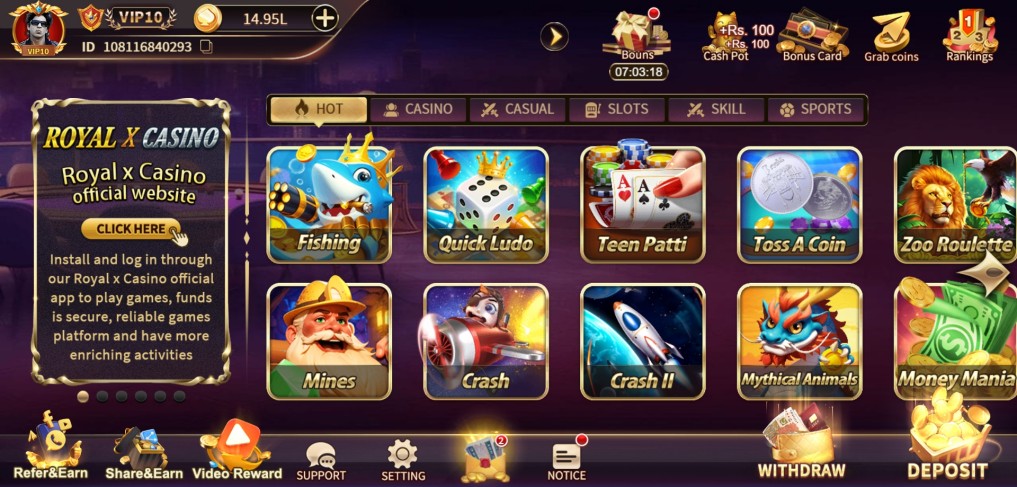Show the SPORTS games tab
The height and width of the screenshot is (487, 1017).
[816, 109]
